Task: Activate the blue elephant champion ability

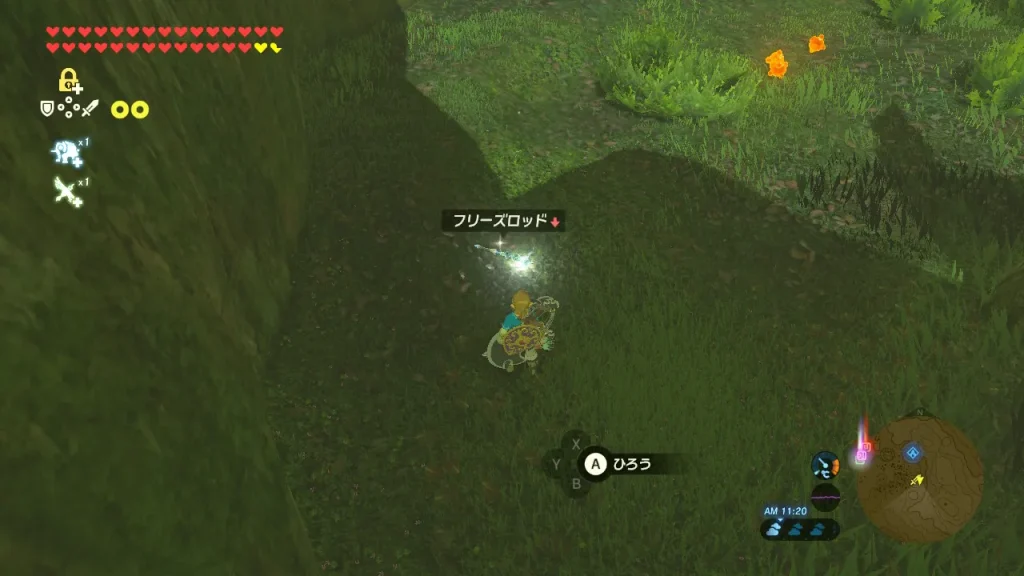Action: (67, 153)
